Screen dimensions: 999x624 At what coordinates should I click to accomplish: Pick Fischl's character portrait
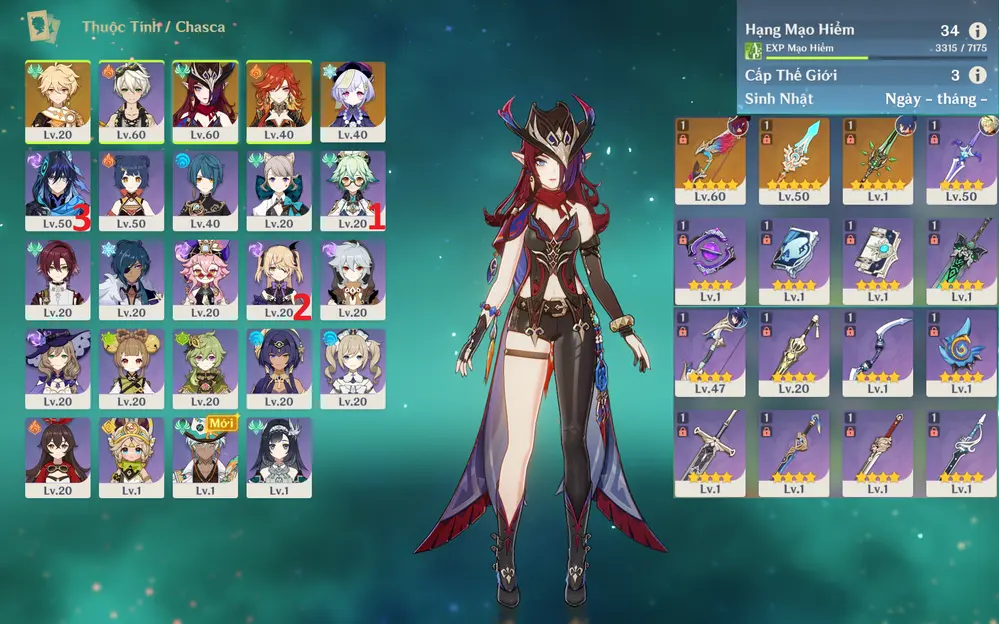(x=279, y=279)
